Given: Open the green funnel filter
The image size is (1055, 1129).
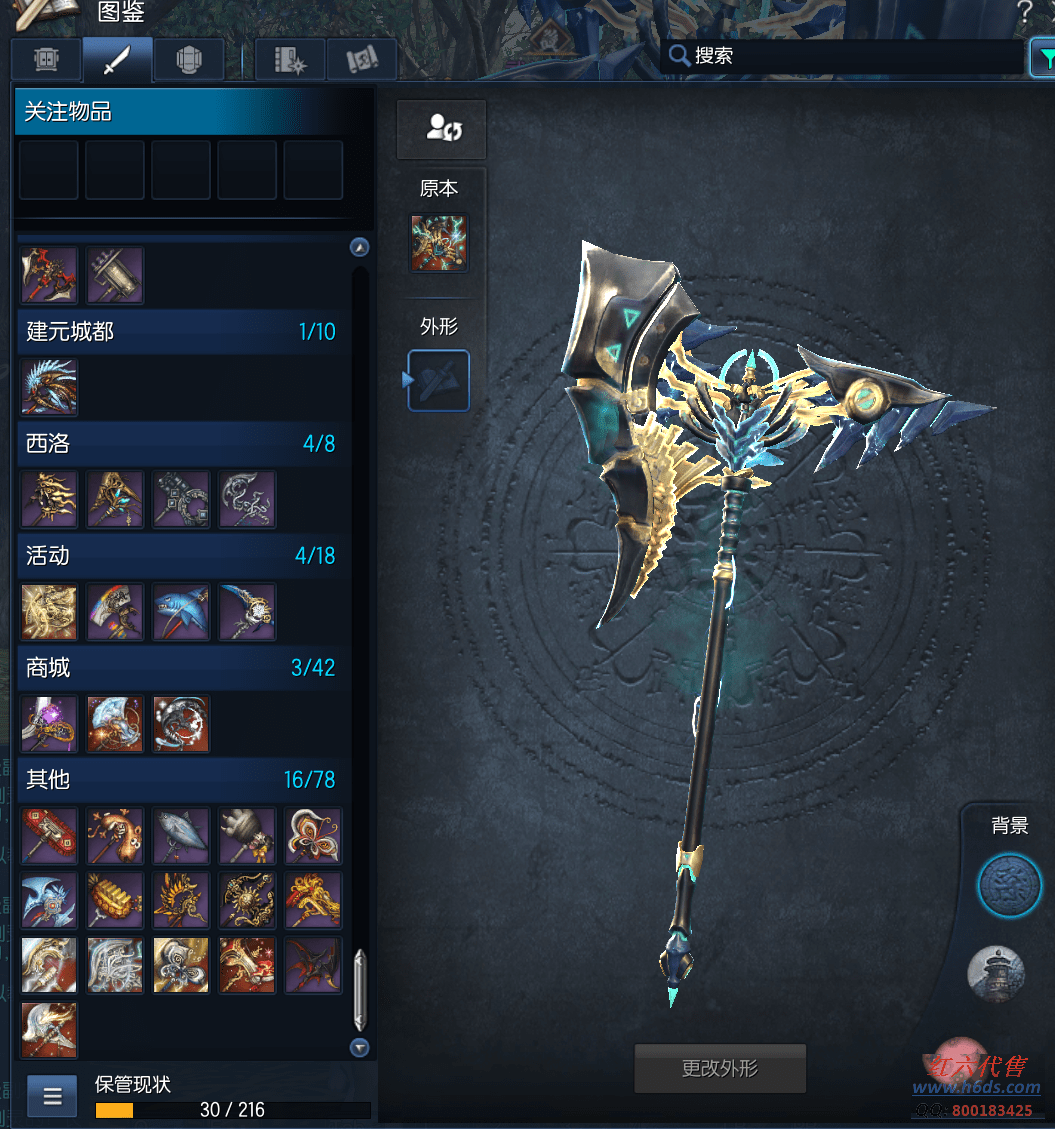Looking at the screenshot, I should click(x=1043, y=58).
